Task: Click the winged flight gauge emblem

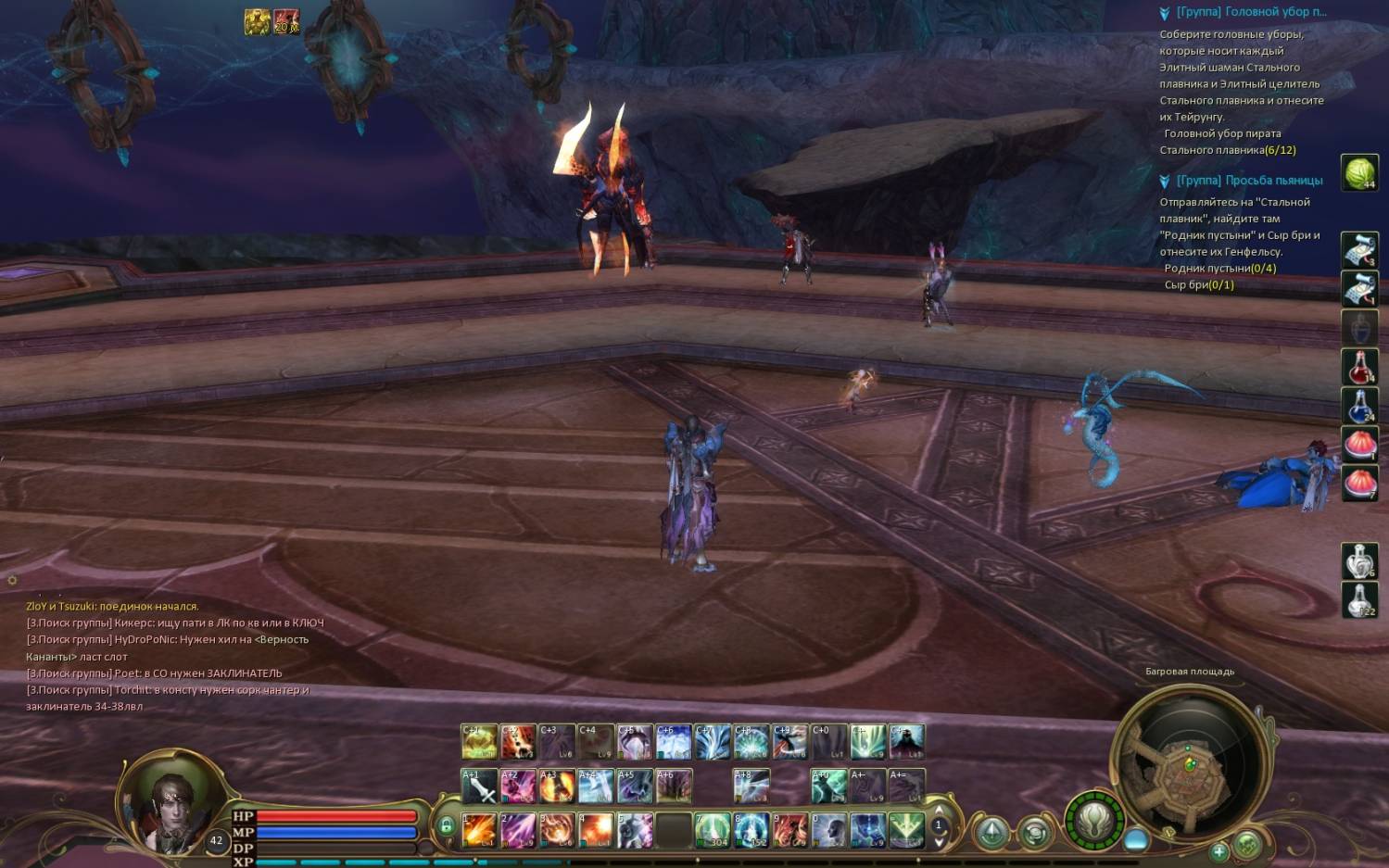Action: coord(1094,820)
